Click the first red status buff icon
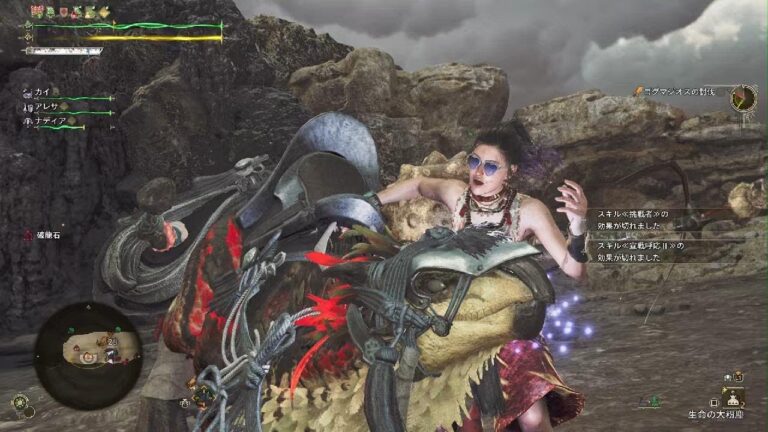The image size is (768, 432). click(x=36, y=11)
